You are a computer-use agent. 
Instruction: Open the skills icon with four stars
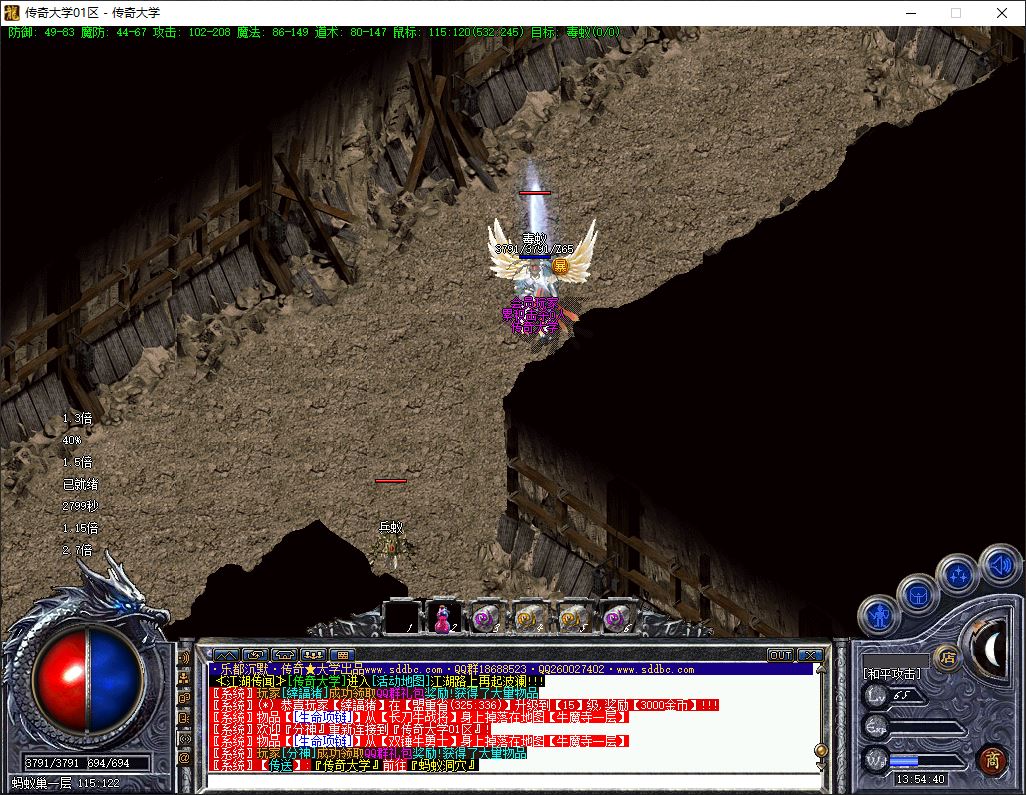coord(958,576)
